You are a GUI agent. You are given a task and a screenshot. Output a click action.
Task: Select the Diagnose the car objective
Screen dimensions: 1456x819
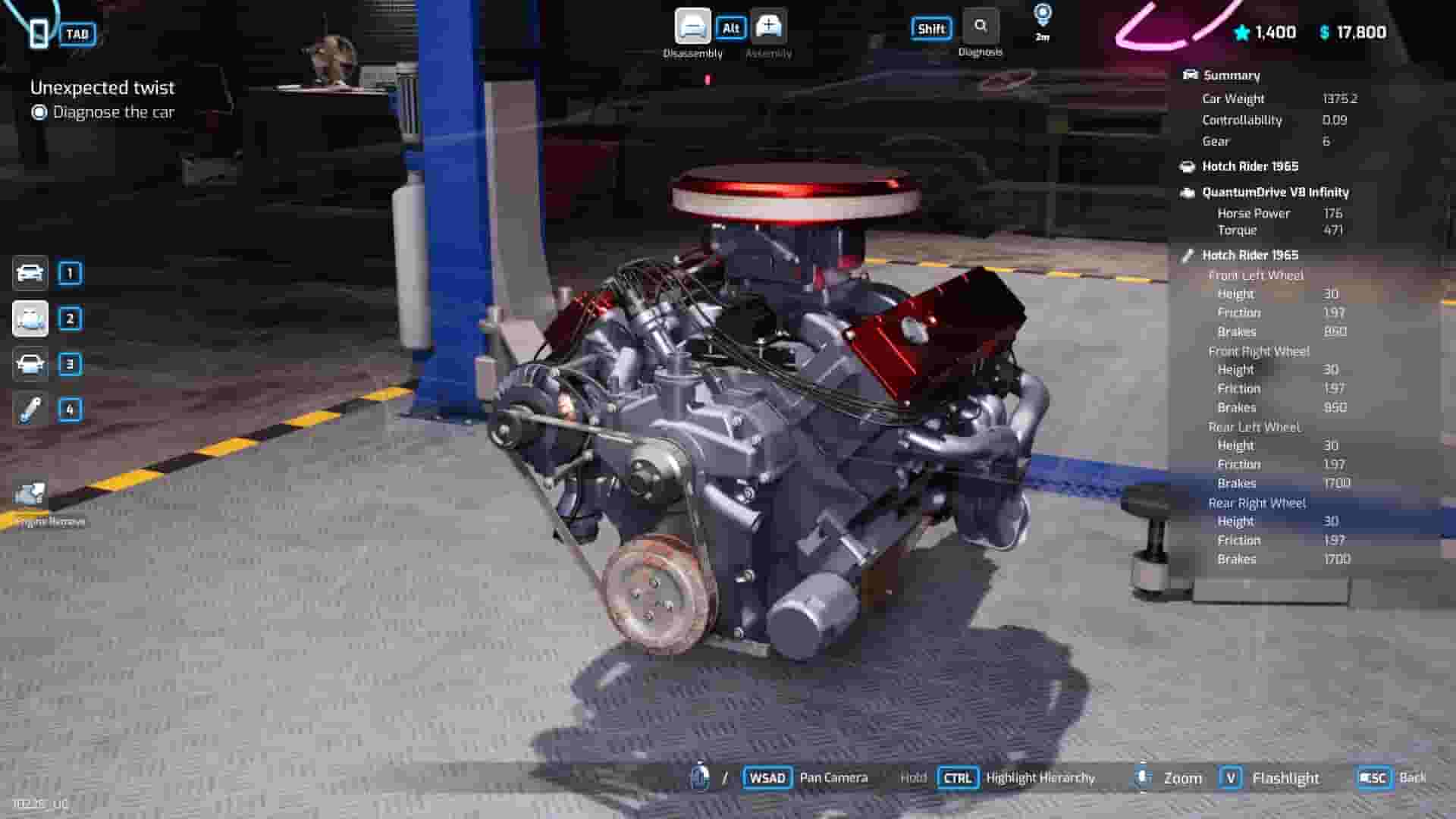[x=111, y=111]
